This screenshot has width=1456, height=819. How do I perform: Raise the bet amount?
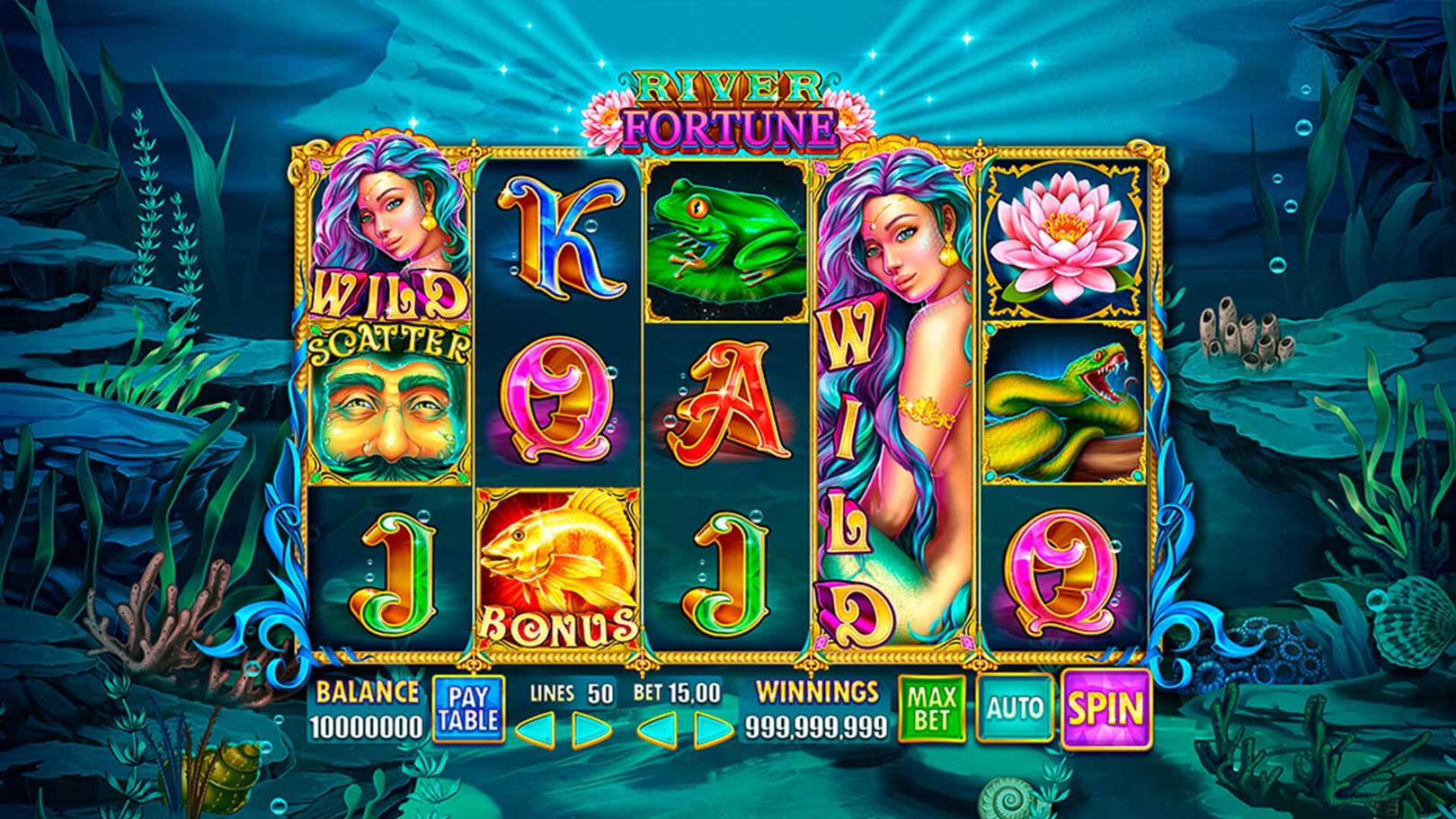pyautogui.click(x=713, y=729)
